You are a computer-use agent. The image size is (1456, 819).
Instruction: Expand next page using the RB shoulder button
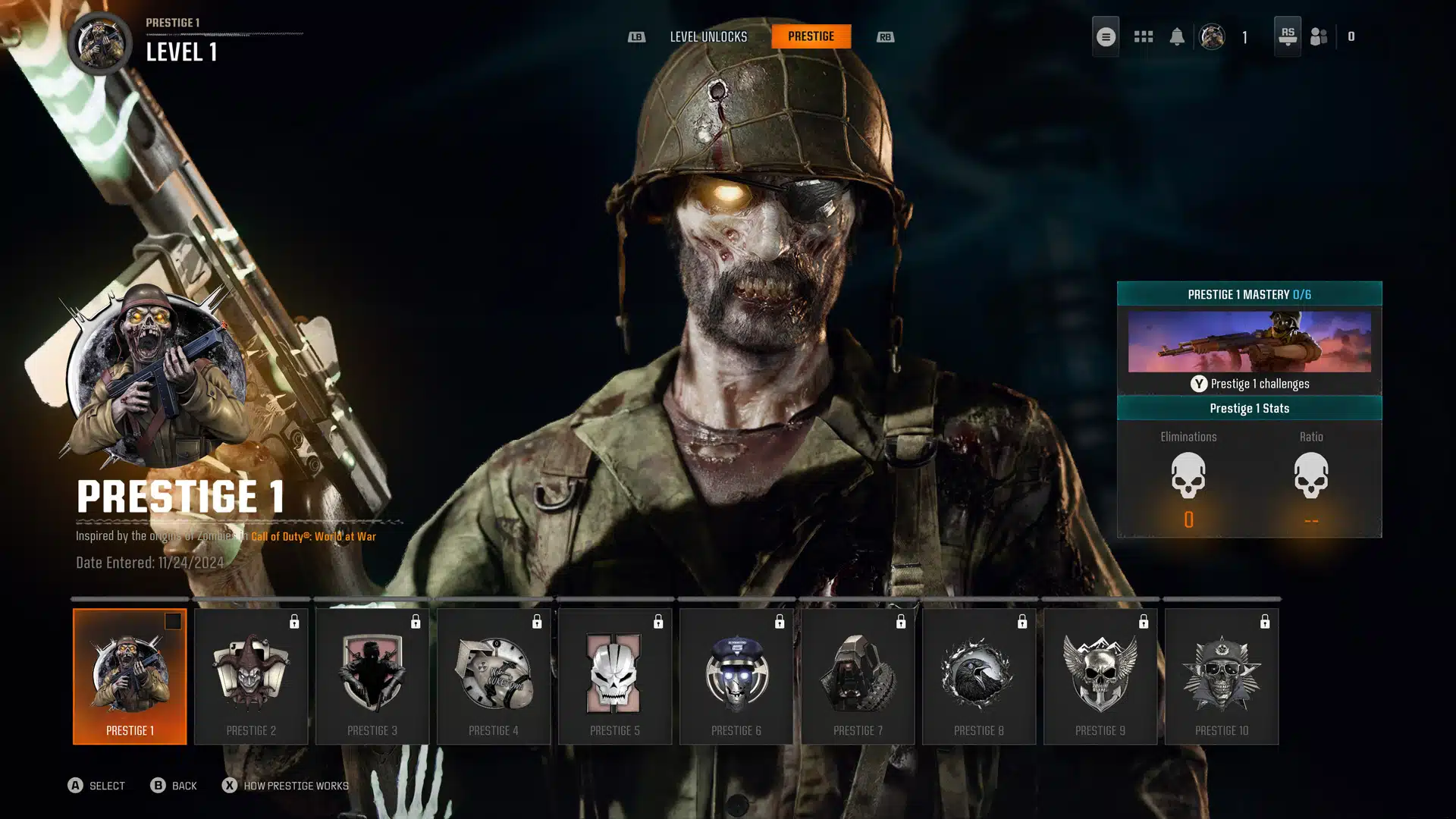885,36
